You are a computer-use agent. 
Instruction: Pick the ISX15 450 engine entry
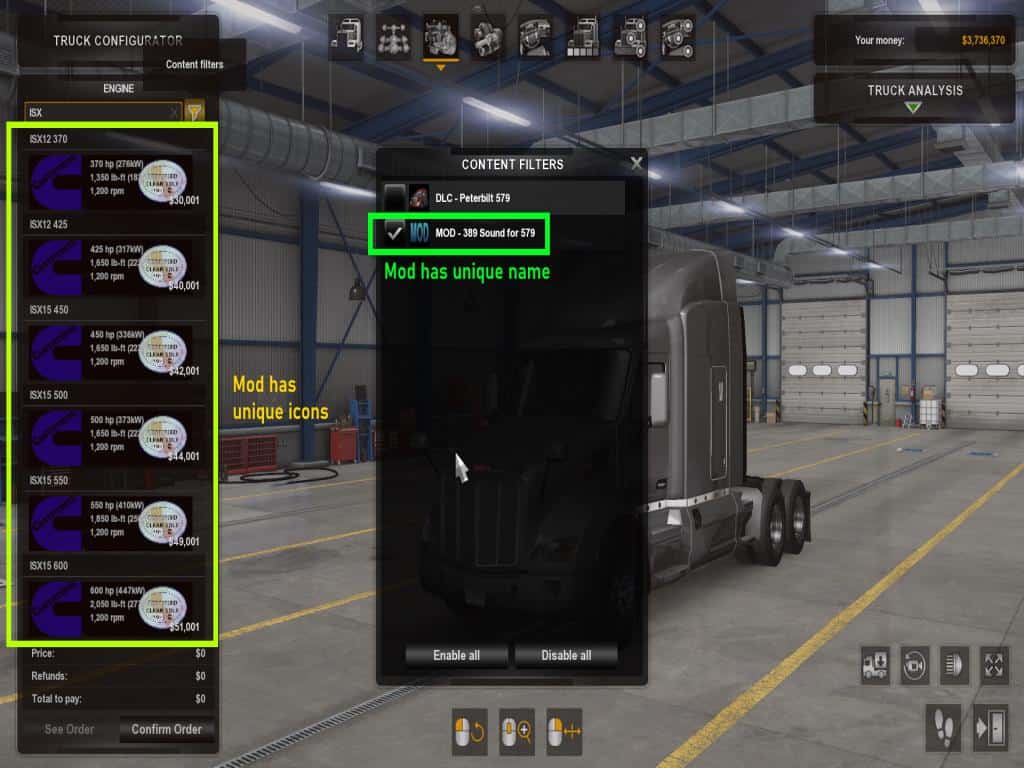pos(110,351)
